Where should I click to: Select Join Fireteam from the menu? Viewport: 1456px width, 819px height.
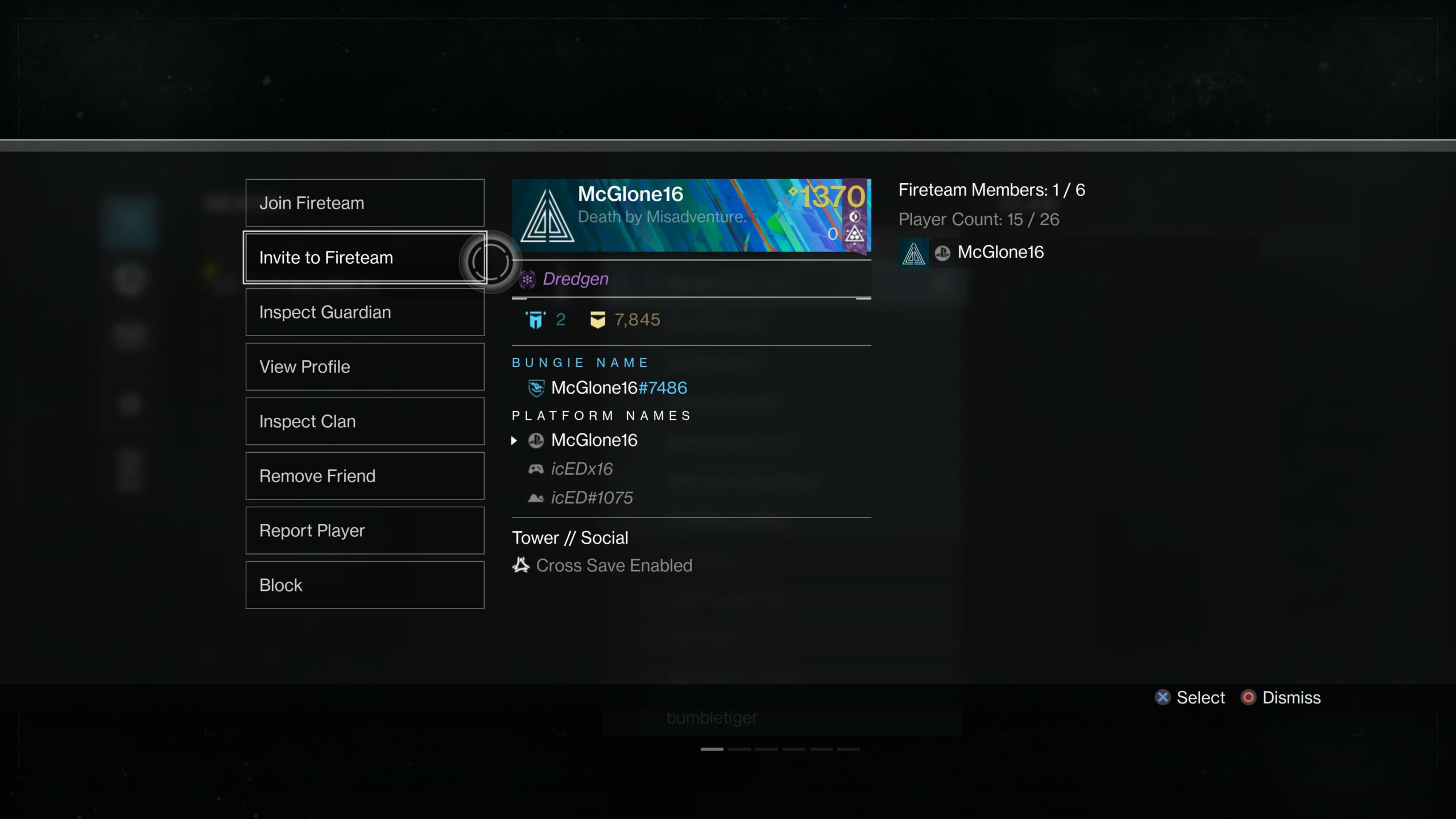(x=364, y=202)
